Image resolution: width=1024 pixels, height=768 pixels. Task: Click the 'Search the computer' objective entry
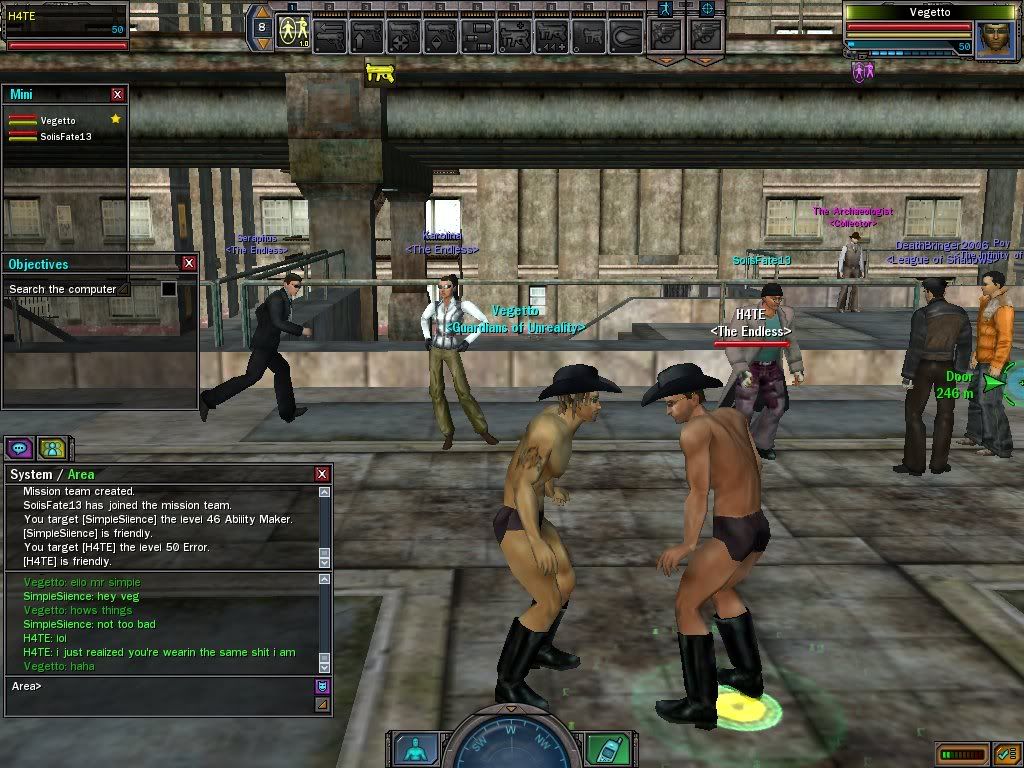coord(67,289)
